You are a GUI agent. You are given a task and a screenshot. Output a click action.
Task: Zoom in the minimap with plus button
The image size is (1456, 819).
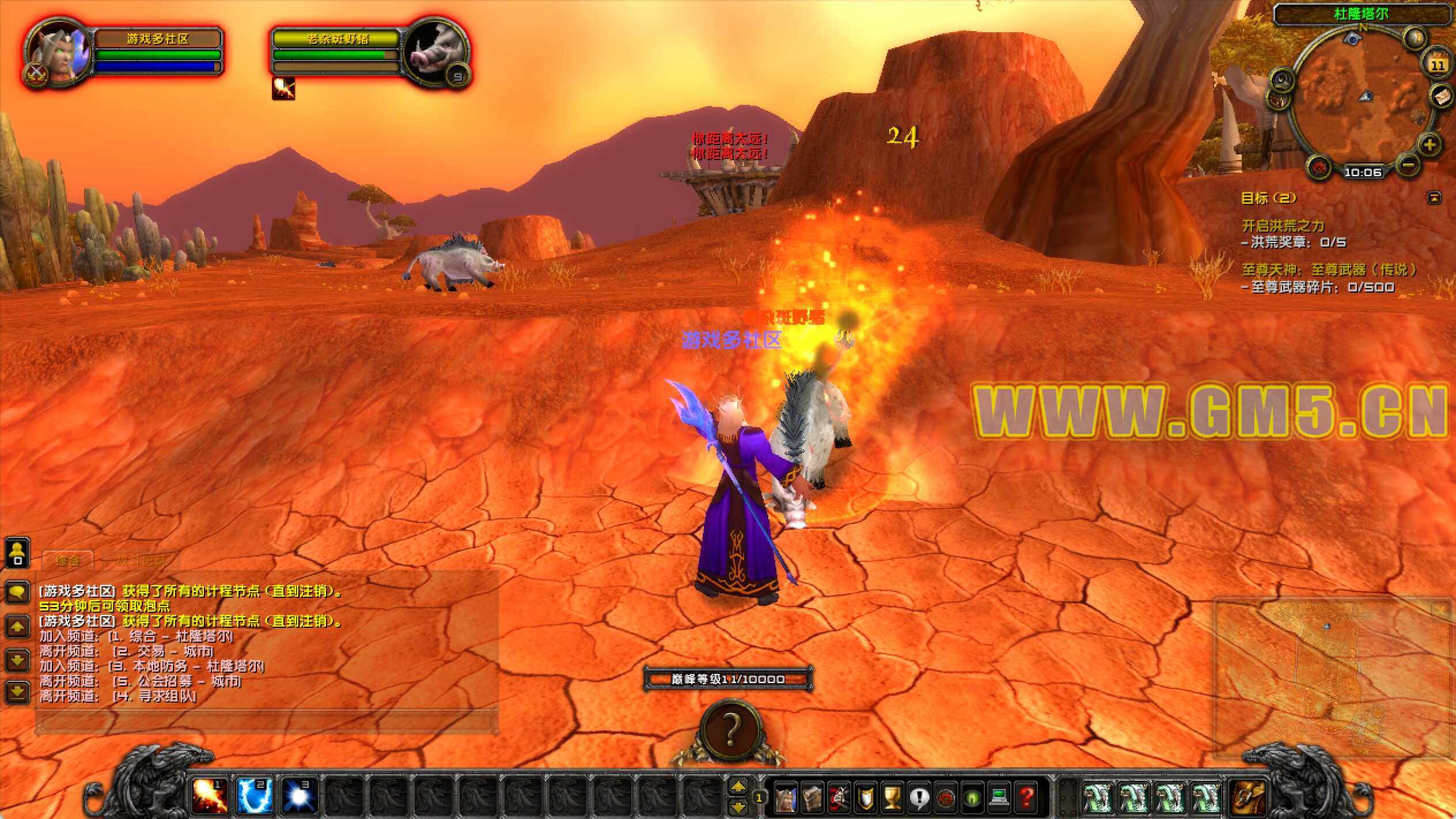(1429, 144)
